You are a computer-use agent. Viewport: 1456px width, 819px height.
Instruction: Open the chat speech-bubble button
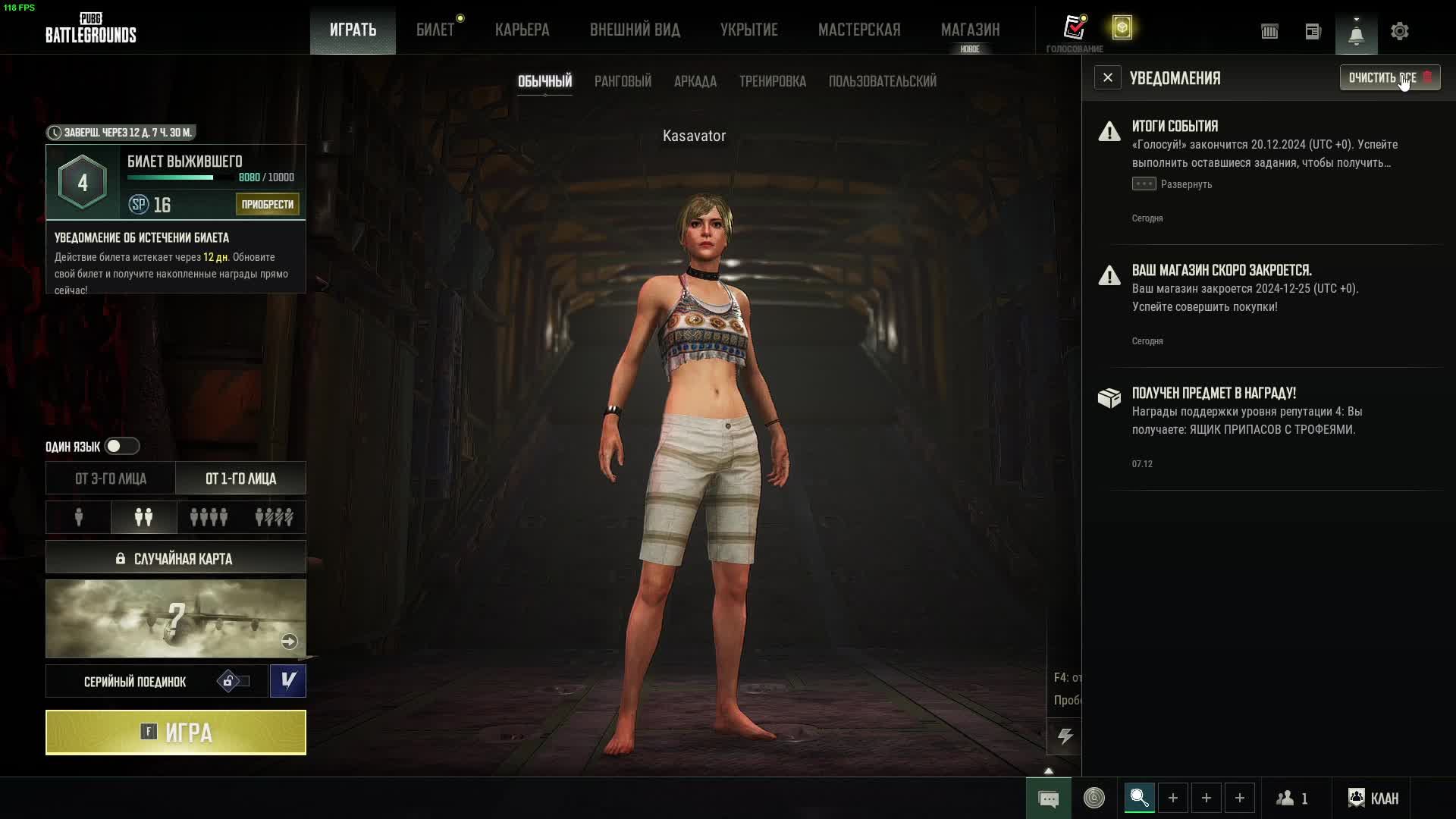(1048, 799)
